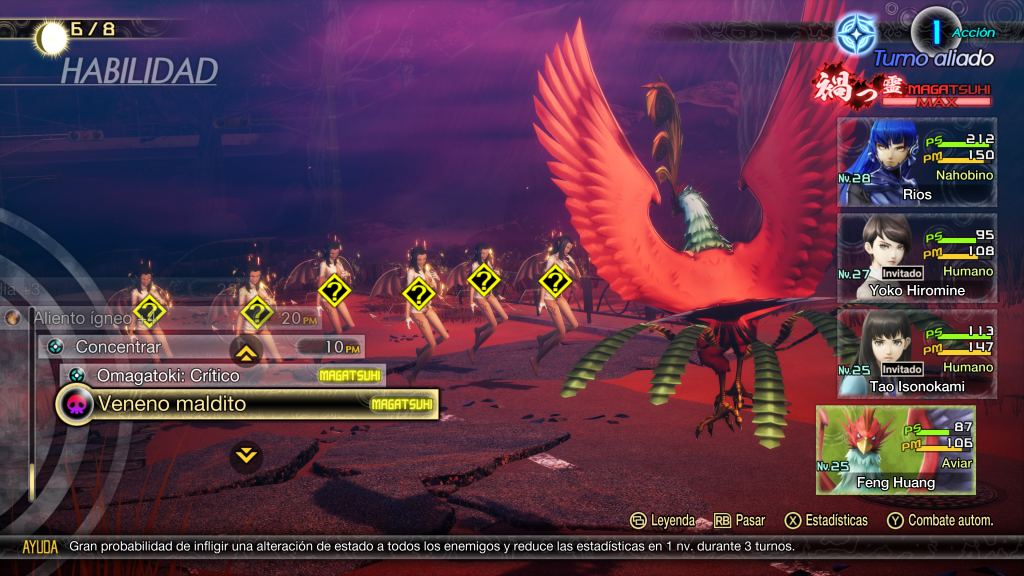The height and width of the screenshot is (576, 1024).
Task: Click the down arrow below skill list
Action: (246, 456)
